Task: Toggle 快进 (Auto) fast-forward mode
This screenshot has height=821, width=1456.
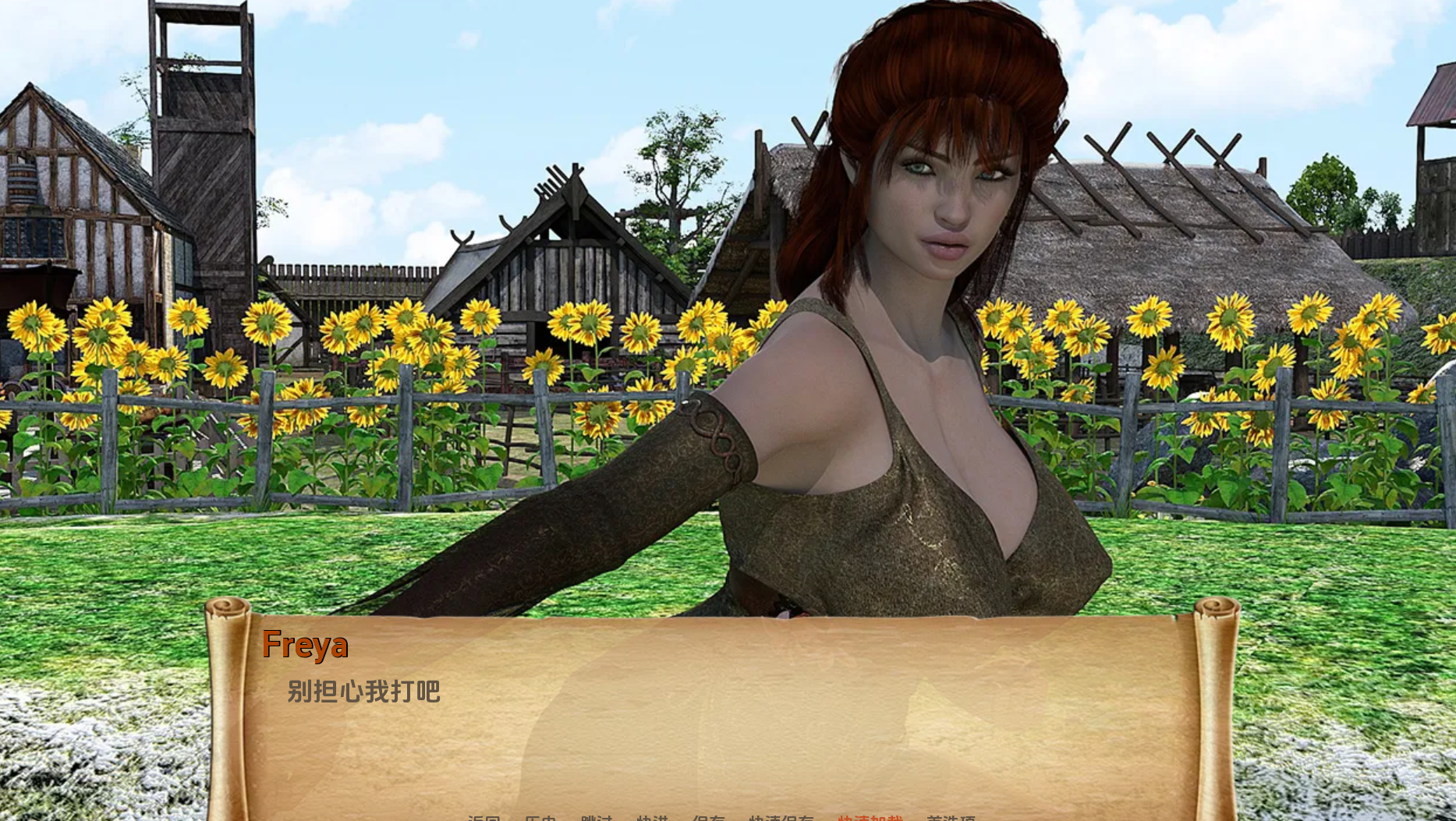Action: pos(654,816)
